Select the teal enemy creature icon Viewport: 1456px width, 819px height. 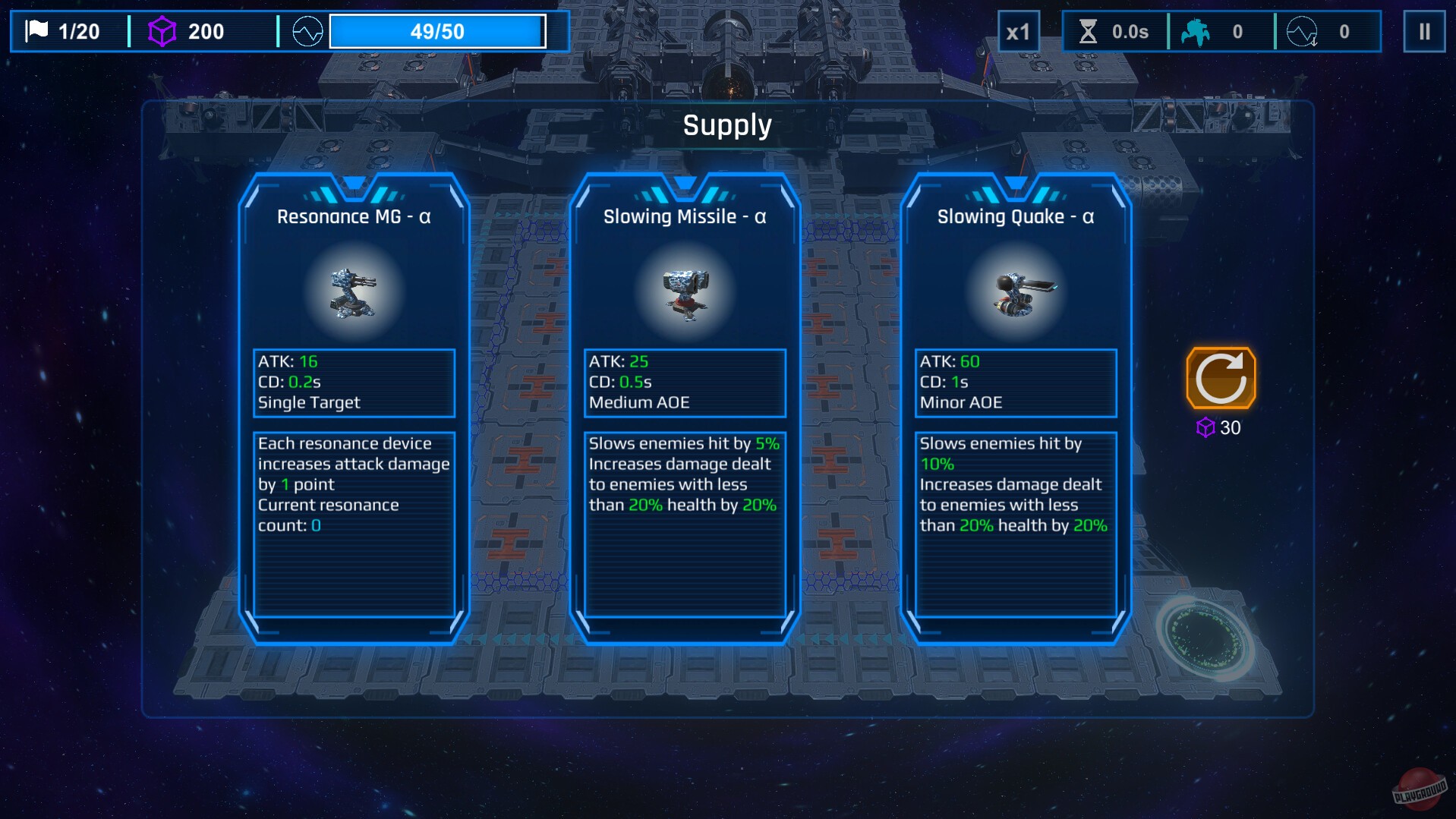pos(1193,30)
